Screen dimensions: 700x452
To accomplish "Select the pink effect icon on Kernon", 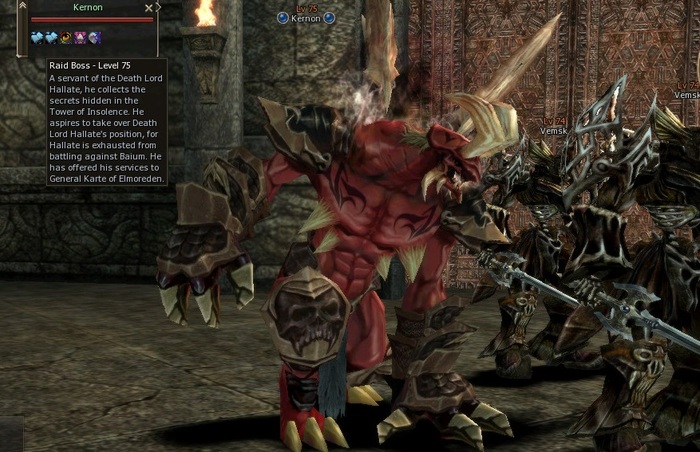I will (81, 38).
